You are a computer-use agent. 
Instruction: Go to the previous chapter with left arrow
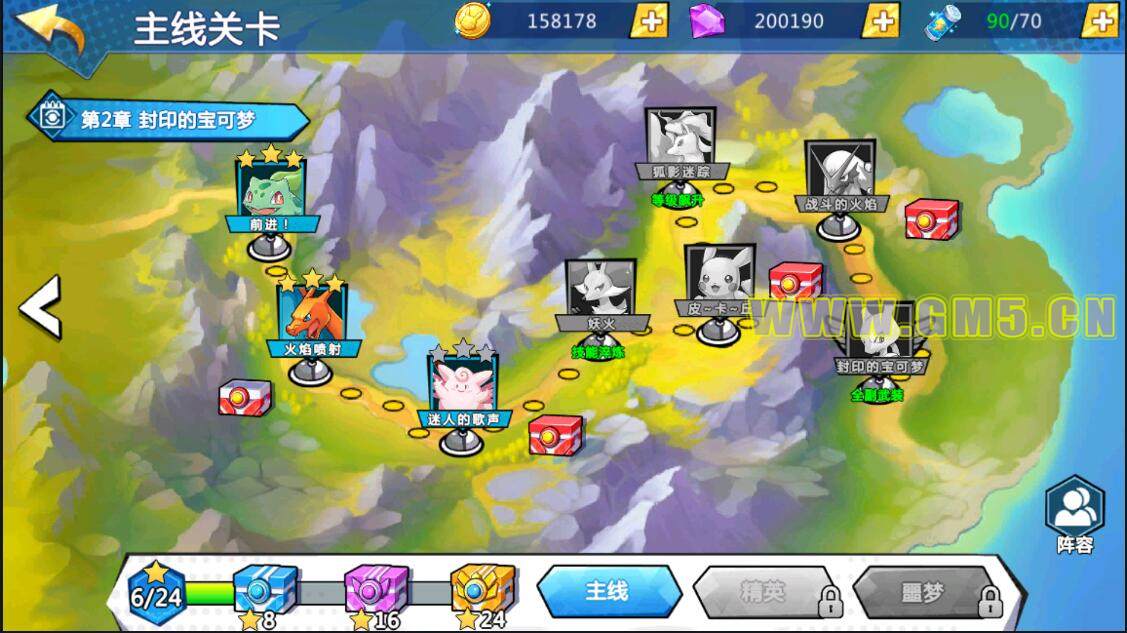click(x=41, y=307)
